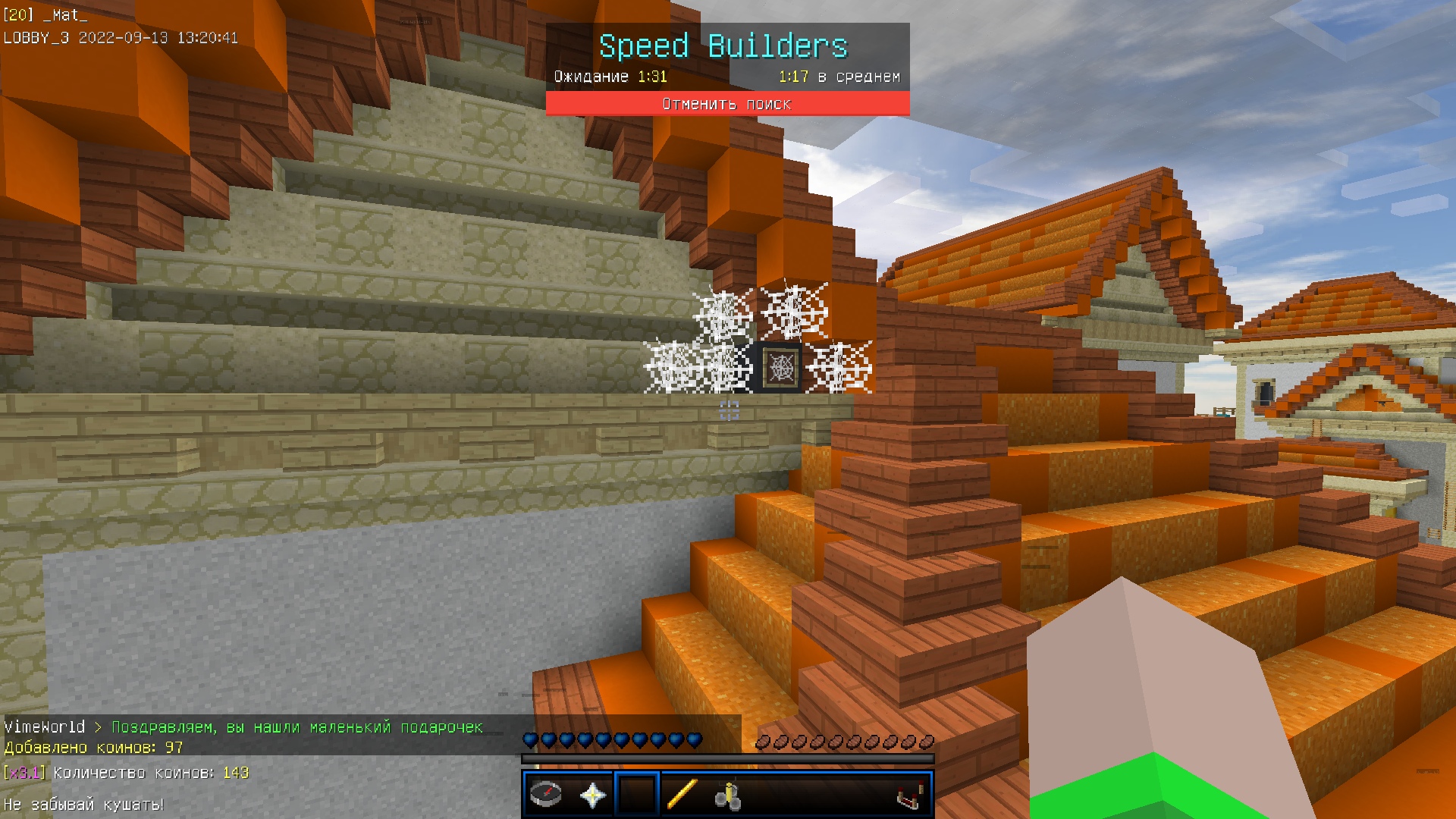Select the nether star in the hotbar

pos(595,795)
